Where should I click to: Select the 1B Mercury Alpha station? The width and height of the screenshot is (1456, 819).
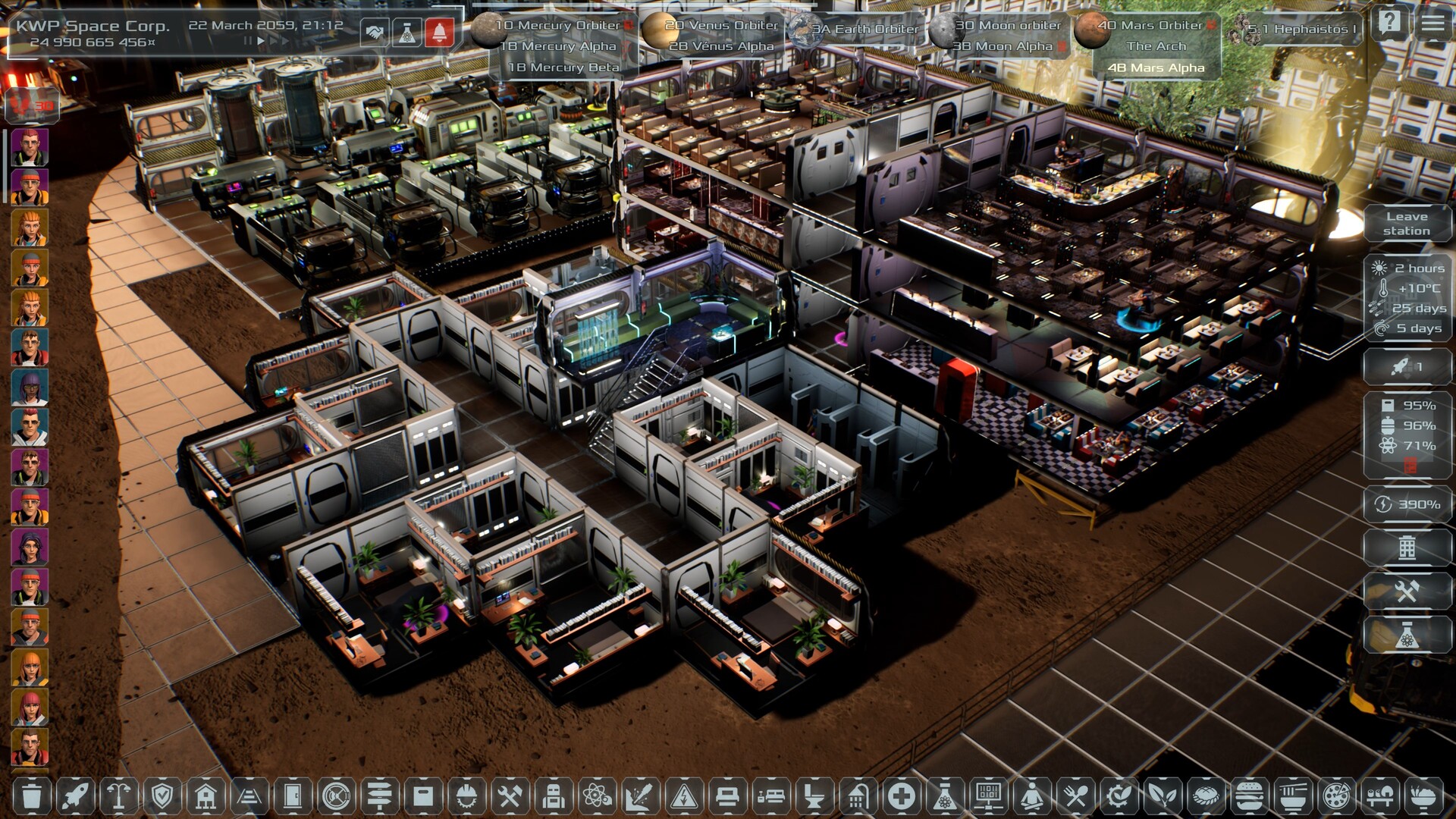pos(558,46)
